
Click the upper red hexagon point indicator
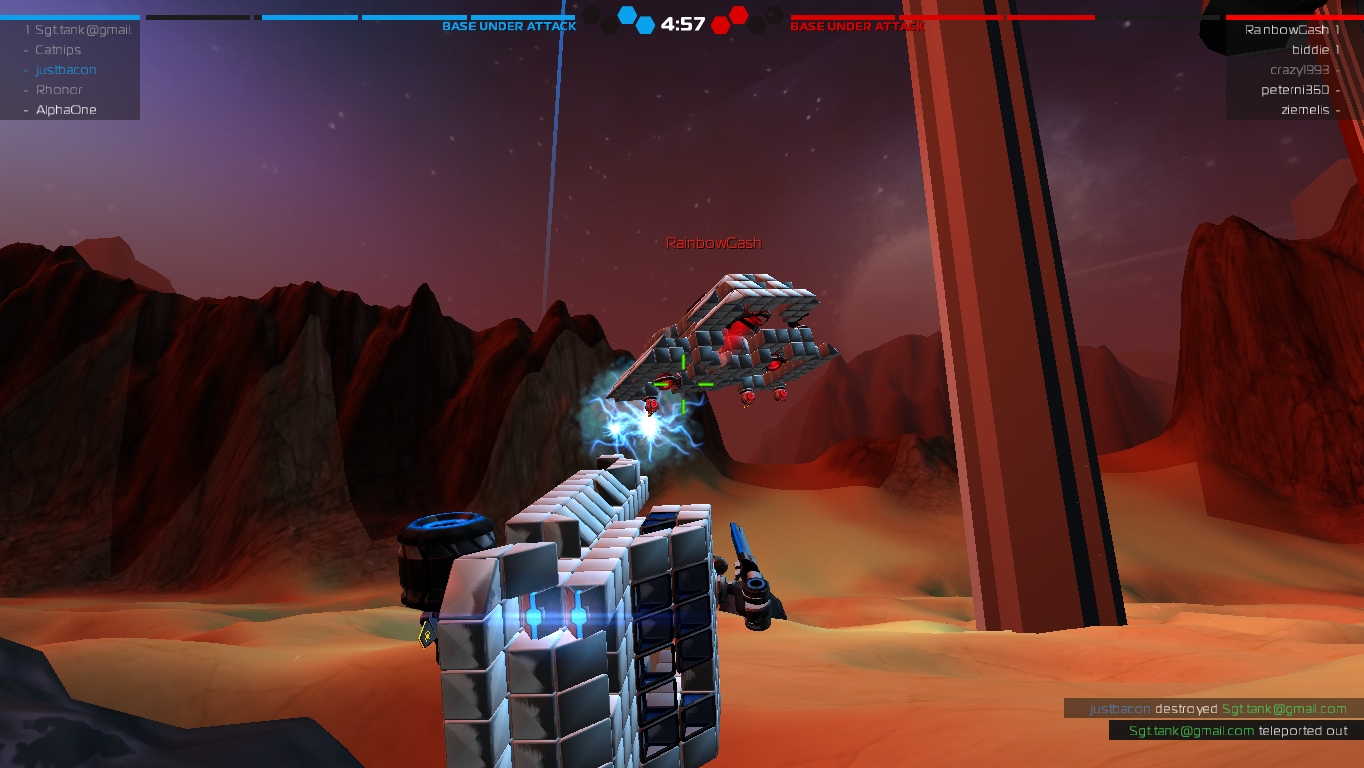737,16
